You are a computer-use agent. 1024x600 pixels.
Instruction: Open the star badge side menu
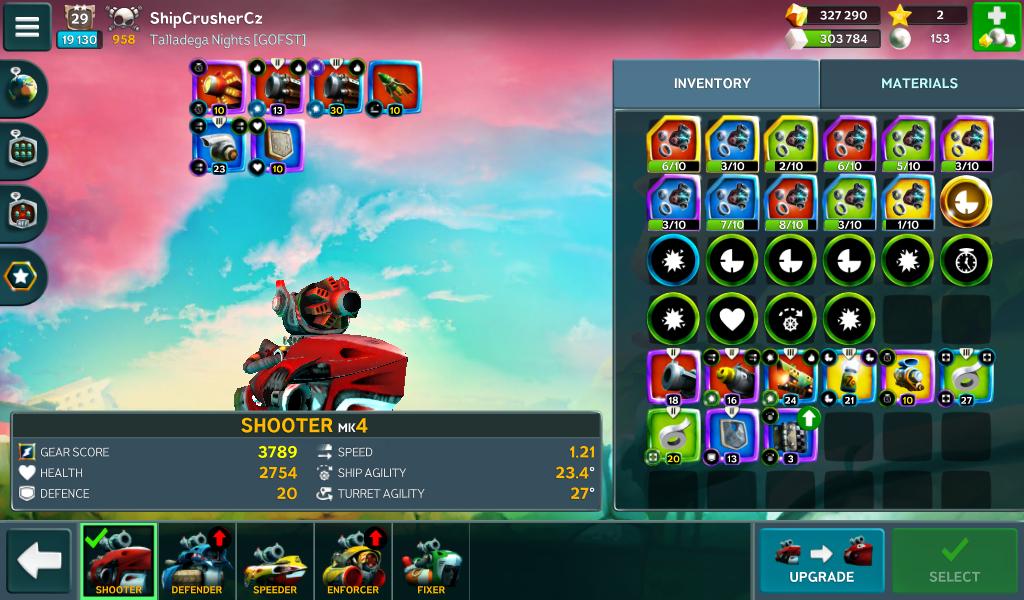pyautogui.click(x=22, y=275)
